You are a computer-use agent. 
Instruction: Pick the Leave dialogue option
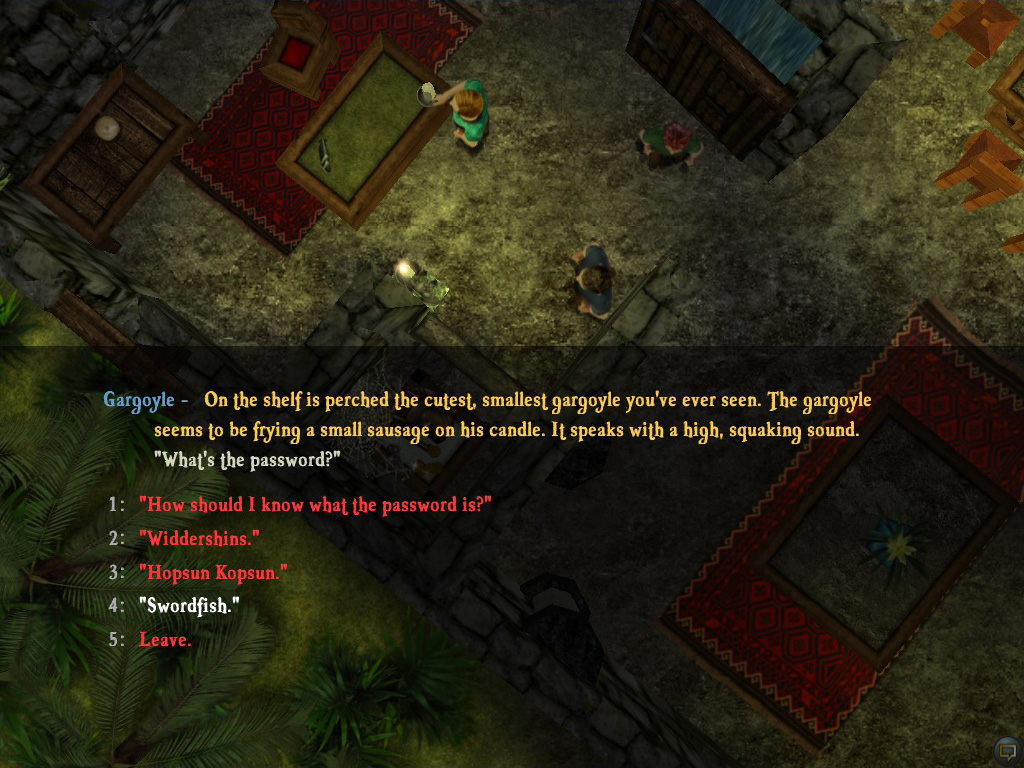(165, 640)
